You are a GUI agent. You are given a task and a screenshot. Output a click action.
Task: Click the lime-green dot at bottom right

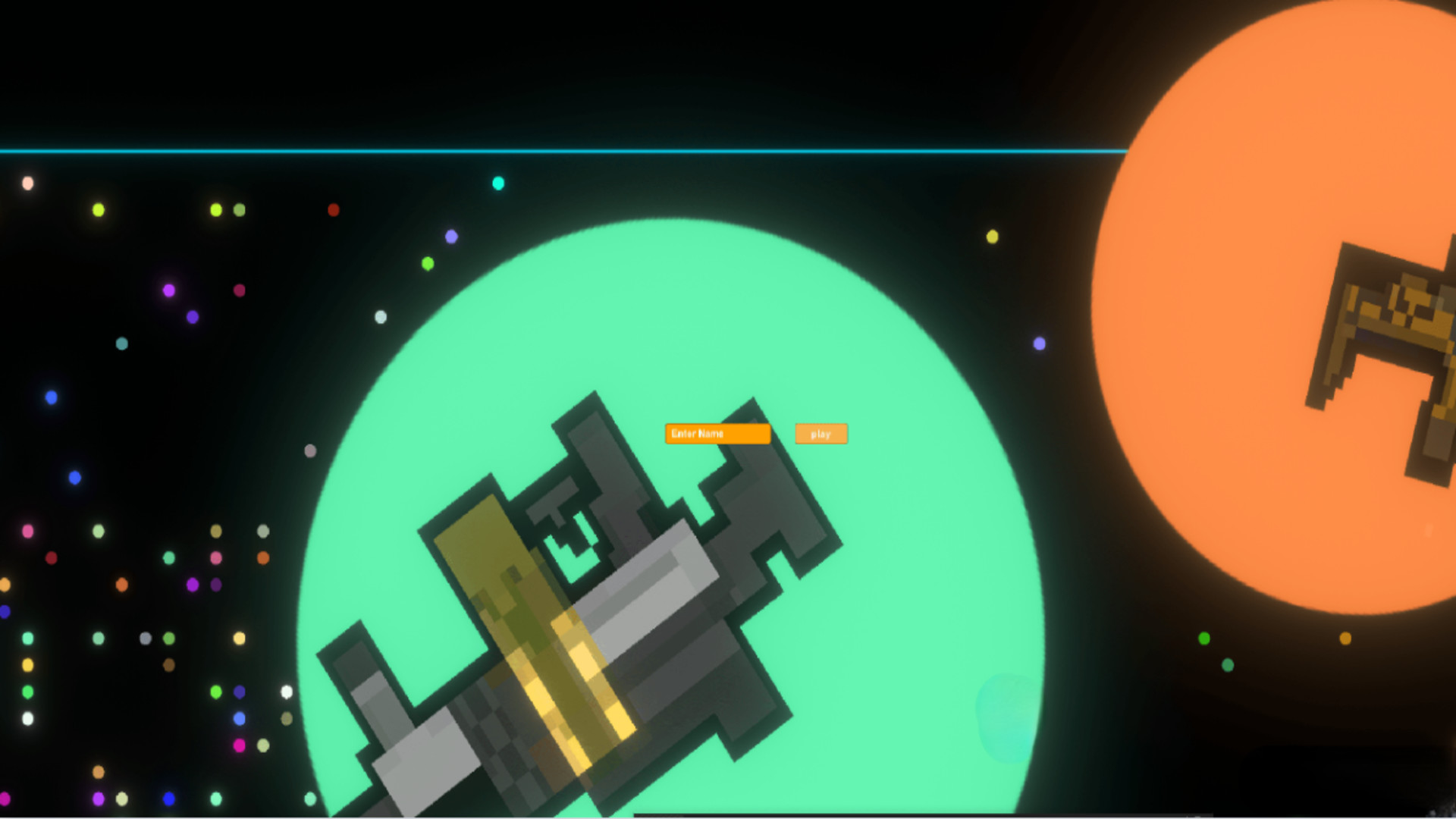click(x=1204, y=637)
